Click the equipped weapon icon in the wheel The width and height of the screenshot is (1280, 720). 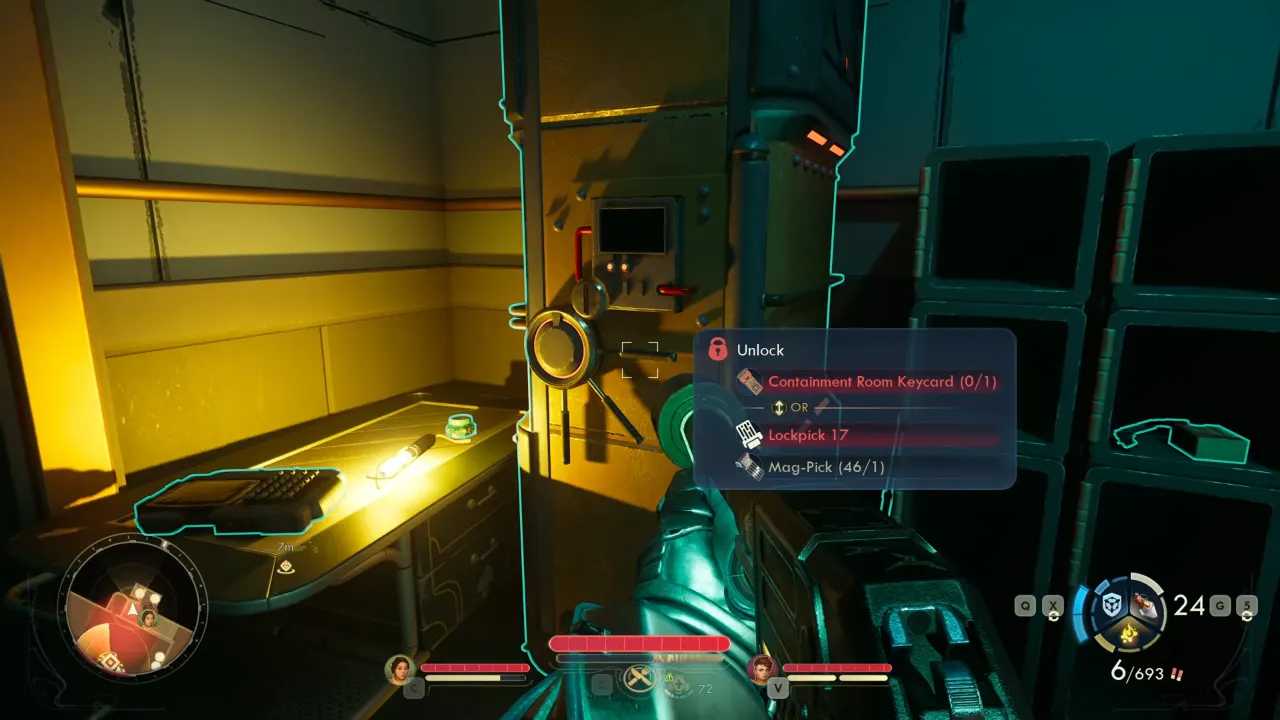coord(1144,604)
